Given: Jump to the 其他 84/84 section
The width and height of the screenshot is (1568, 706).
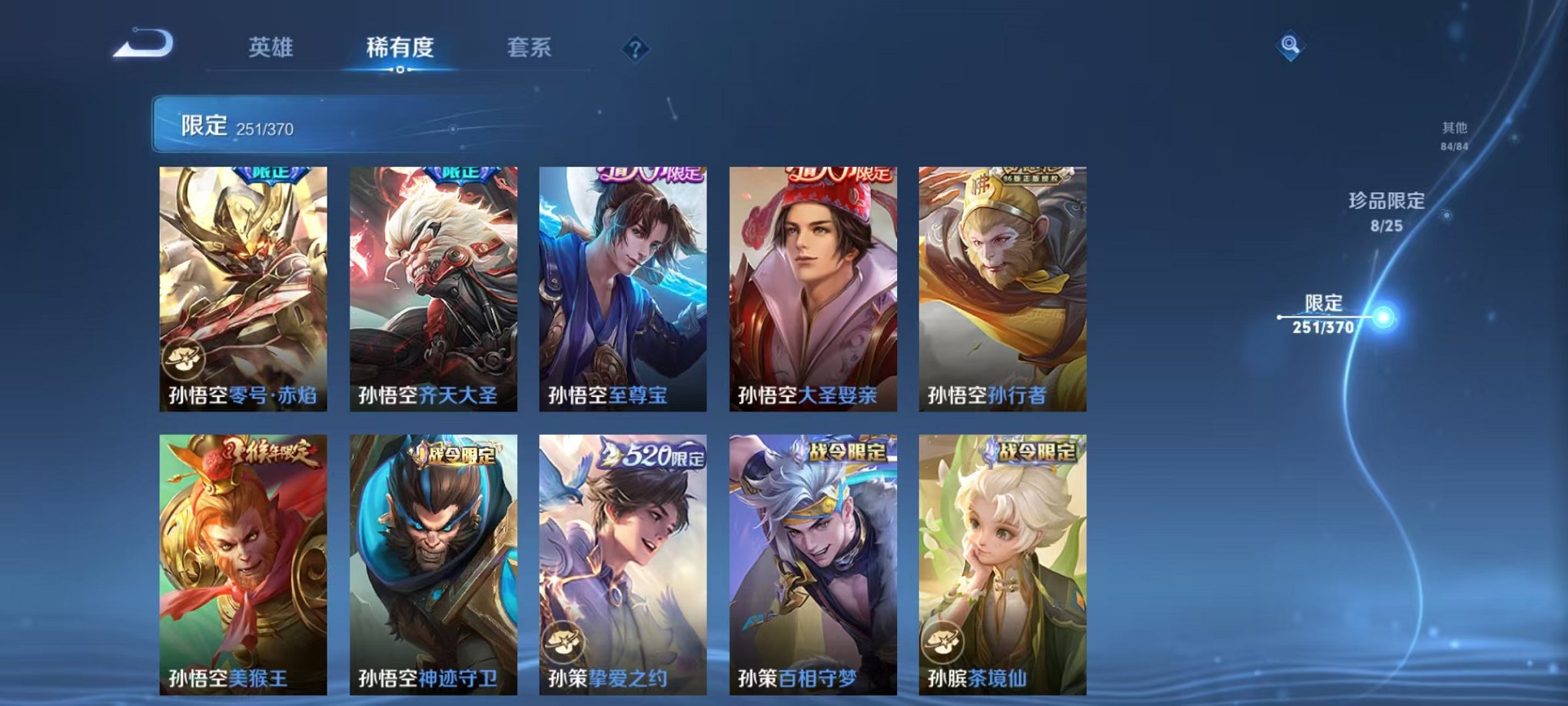Looking at the screenshot, I should point(1454,135).
